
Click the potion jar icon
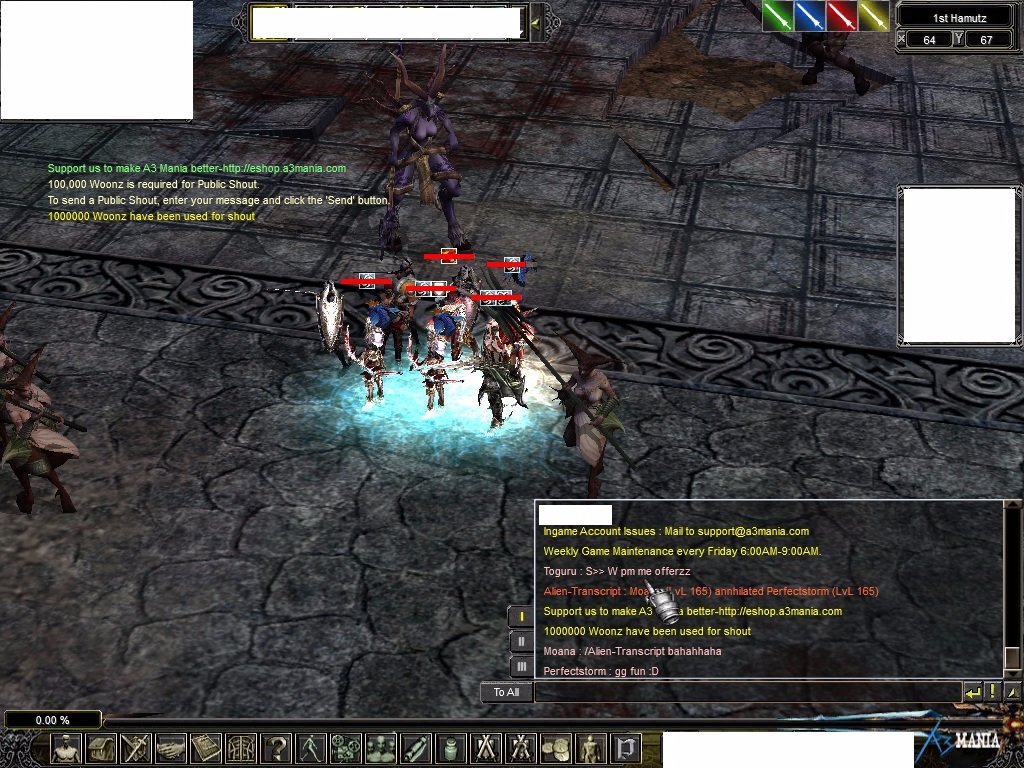[451, 748]
